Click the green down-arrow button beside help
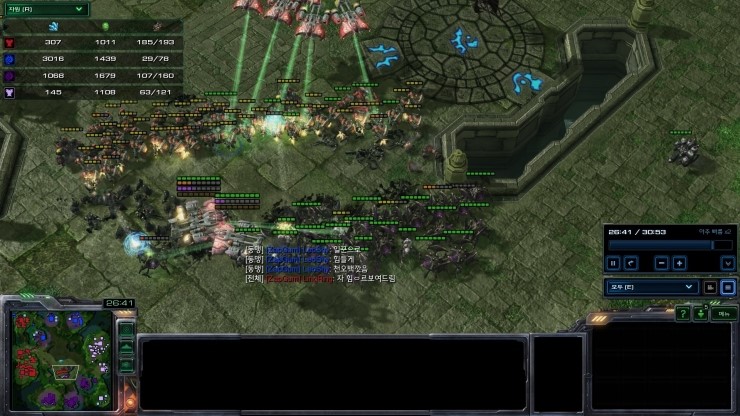This screenshot has width=740, height=416. click(701, 314)
